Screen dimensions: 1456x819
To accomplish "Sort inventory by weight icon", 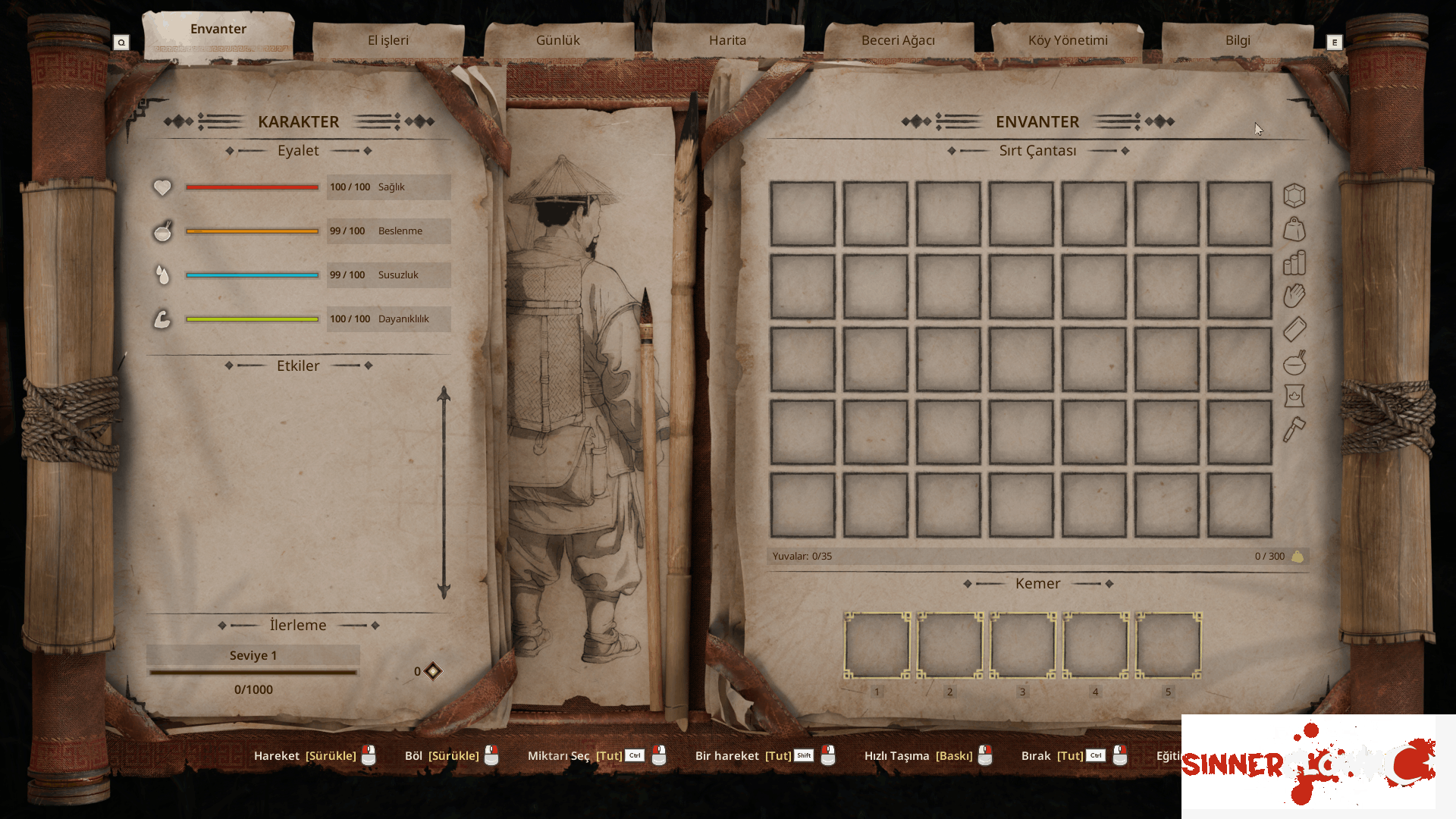I will click(x=1294, y=229).
